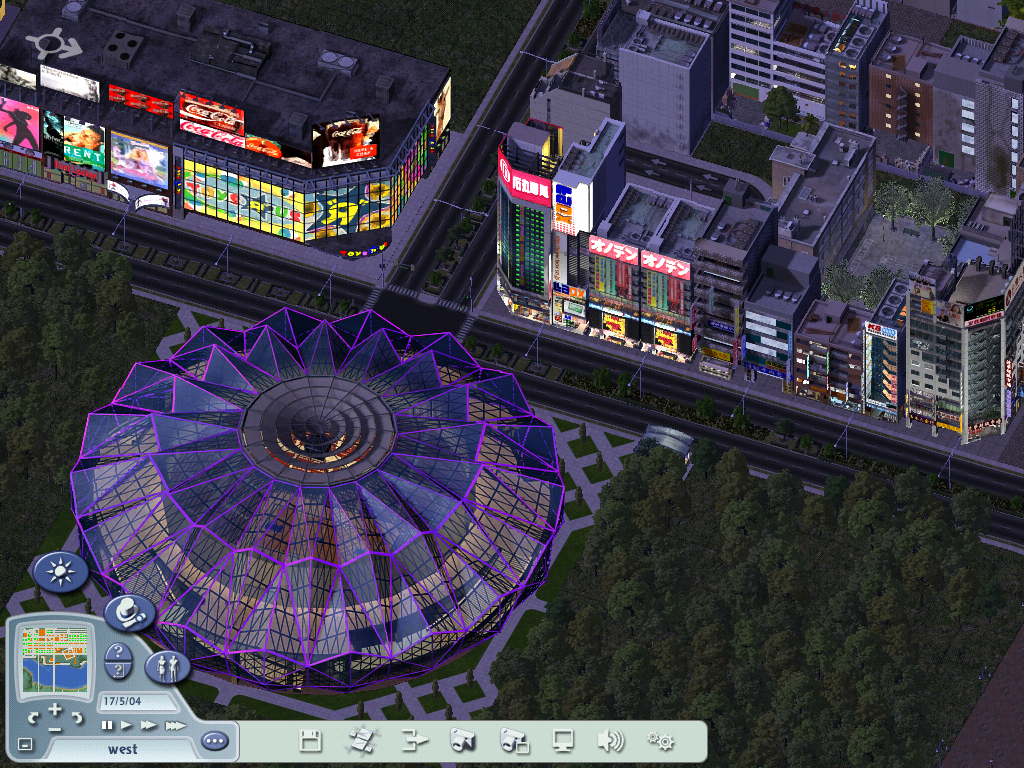Set simulation to normal play speed
This screenshot has width=1024, height=768.
tap(127, 725)
